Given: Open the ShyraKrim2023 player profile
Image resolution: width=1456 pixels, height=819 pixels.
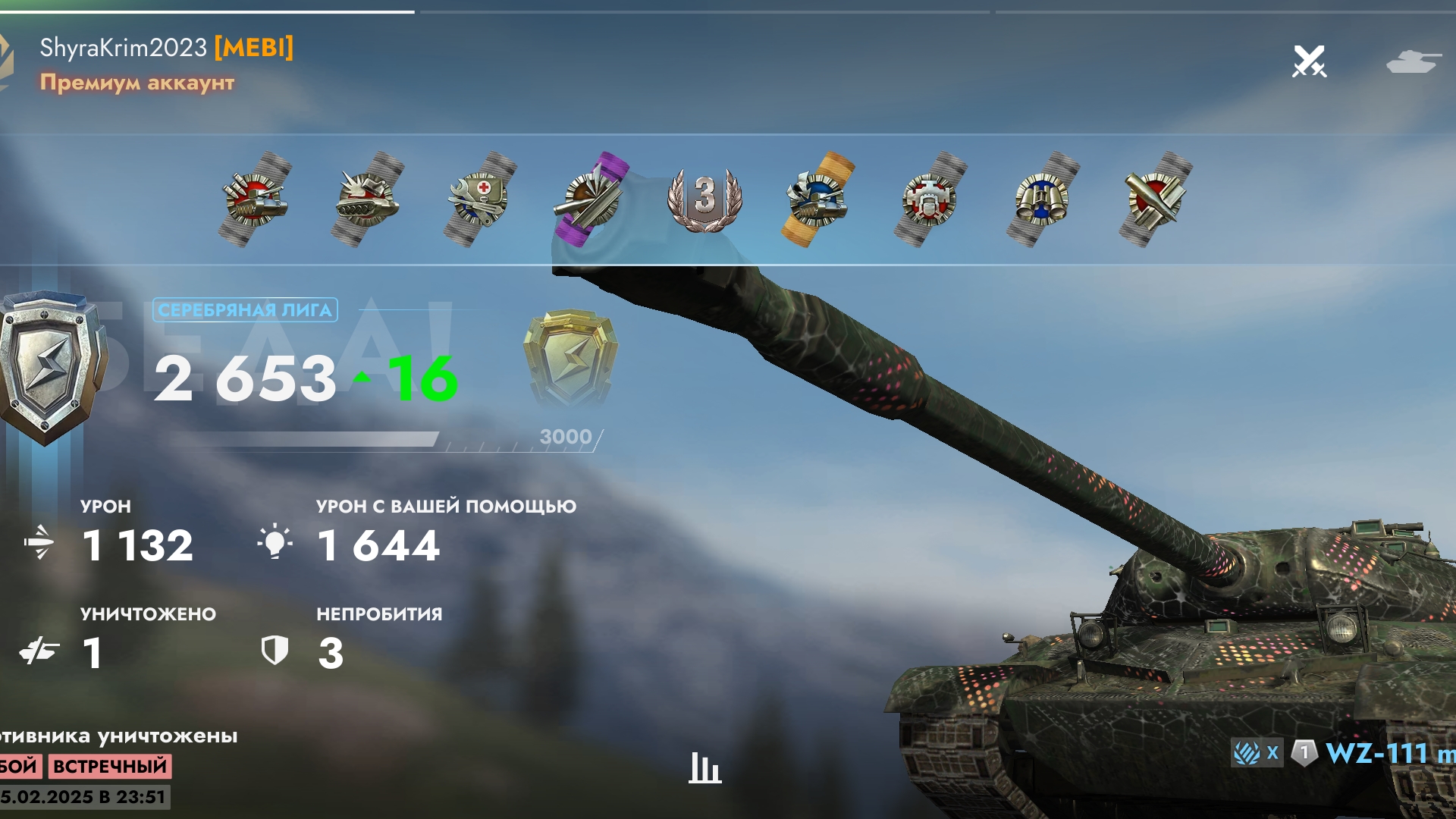Looking at the screenshot, I should (x=124, y=48).
